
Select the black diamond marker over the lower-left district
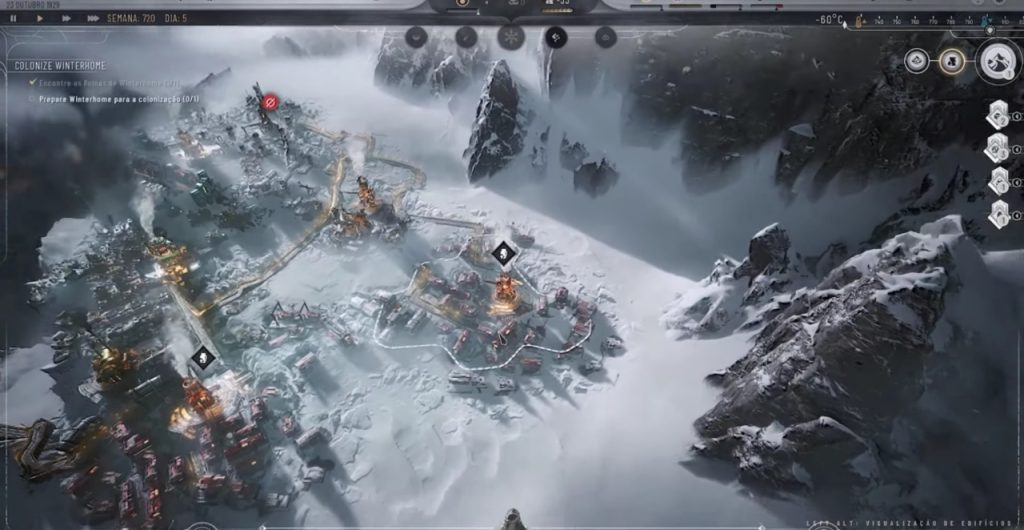[203, 357]
